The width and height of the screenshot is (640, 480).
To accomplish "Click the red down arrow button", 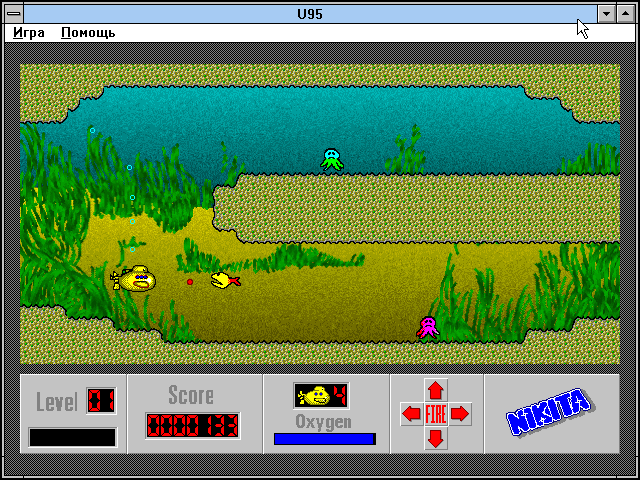I will (x=436, y=438).
